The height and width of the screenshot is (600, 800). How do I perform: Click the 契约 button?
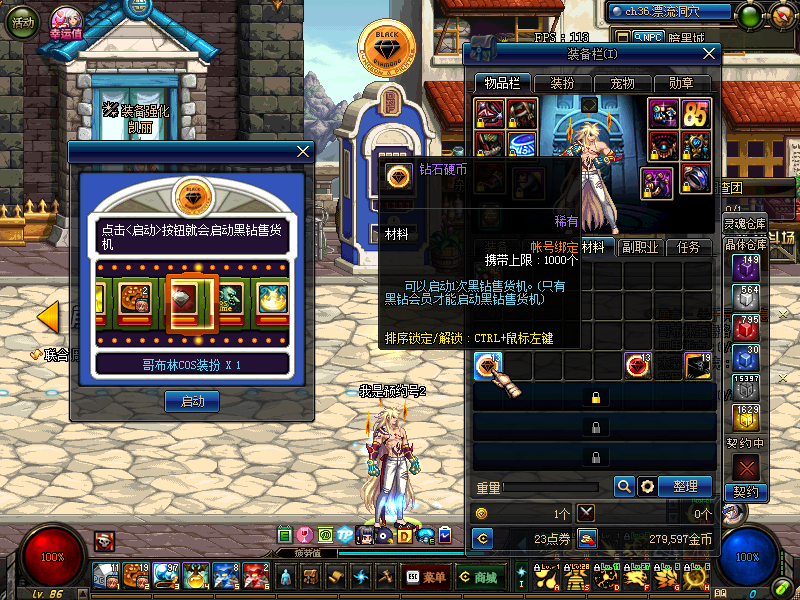click(x=745, y=492)
